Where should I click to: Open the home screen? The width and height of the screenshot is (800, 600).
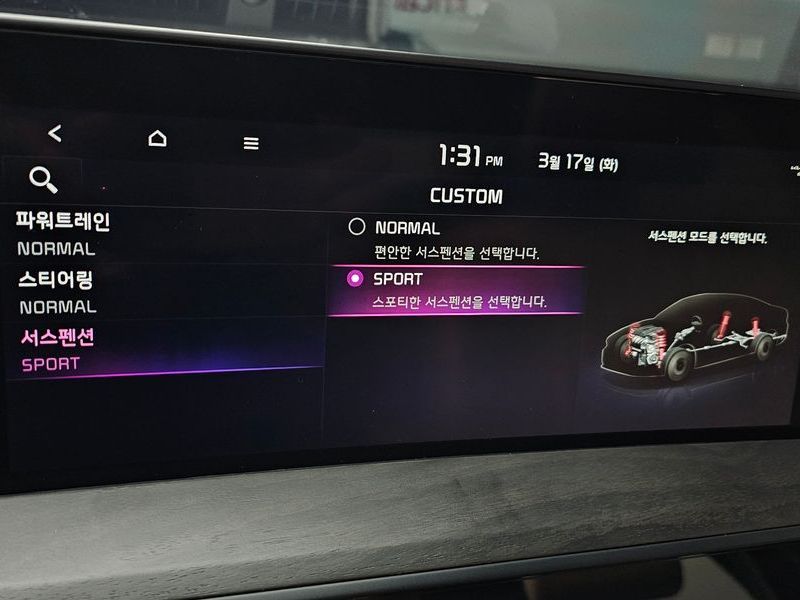click(157, 138)
